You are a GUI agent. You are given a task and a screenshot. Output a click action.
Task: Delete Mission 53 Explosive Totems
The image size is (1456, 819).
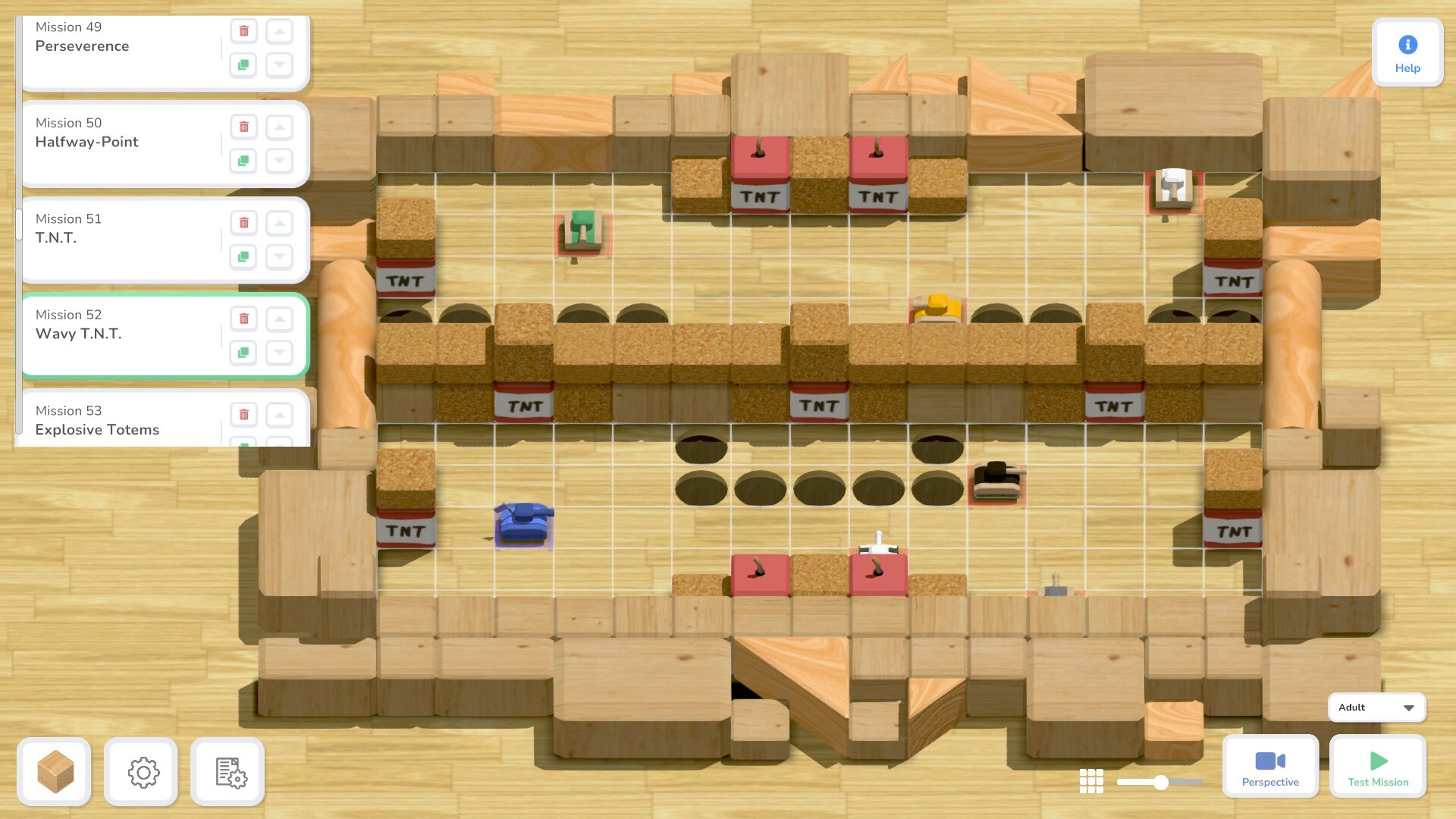[243, 415]
